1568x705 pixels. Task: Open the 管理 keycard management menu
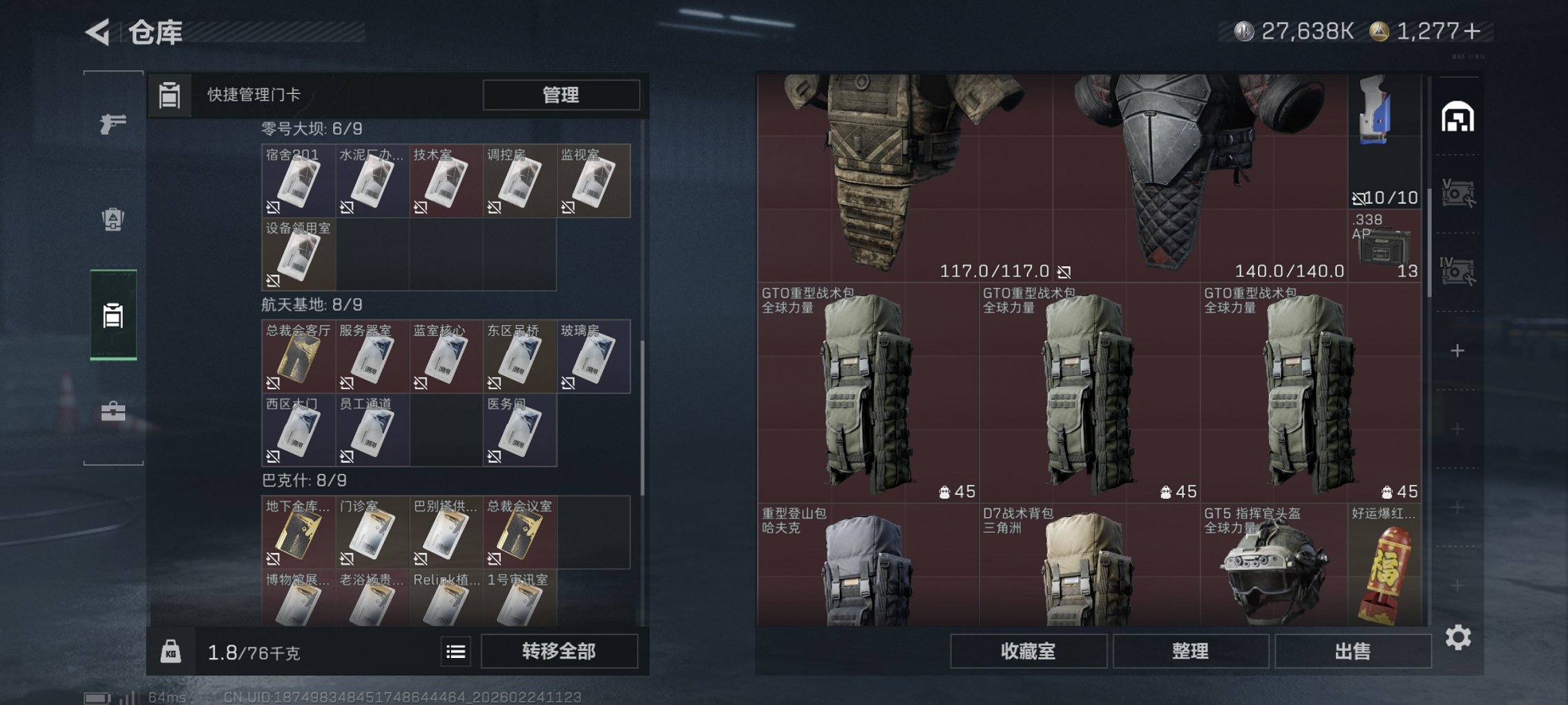click(561, 95)
